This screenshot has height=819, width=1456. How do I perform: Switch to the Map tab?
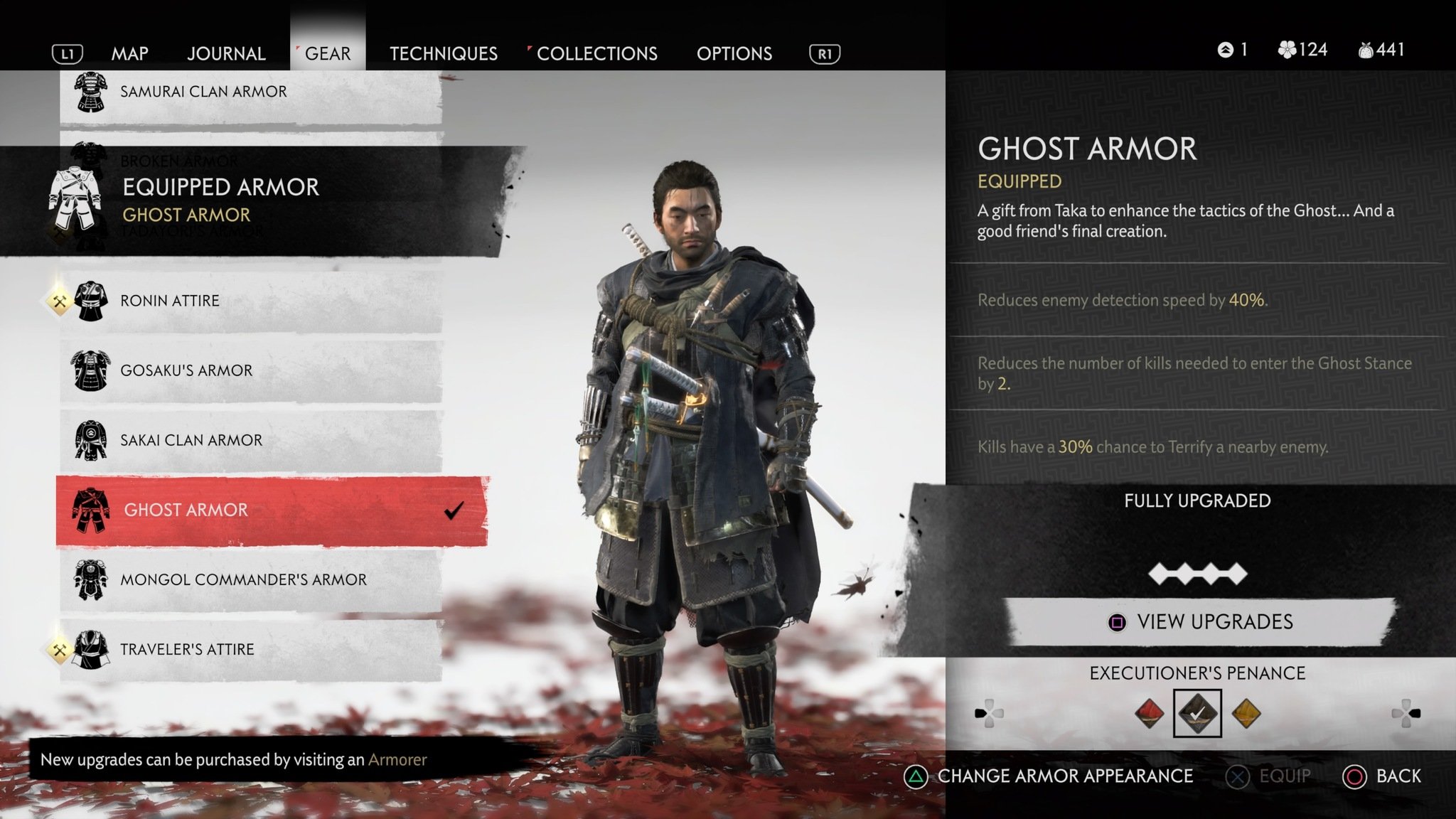[x=129, y=53]
